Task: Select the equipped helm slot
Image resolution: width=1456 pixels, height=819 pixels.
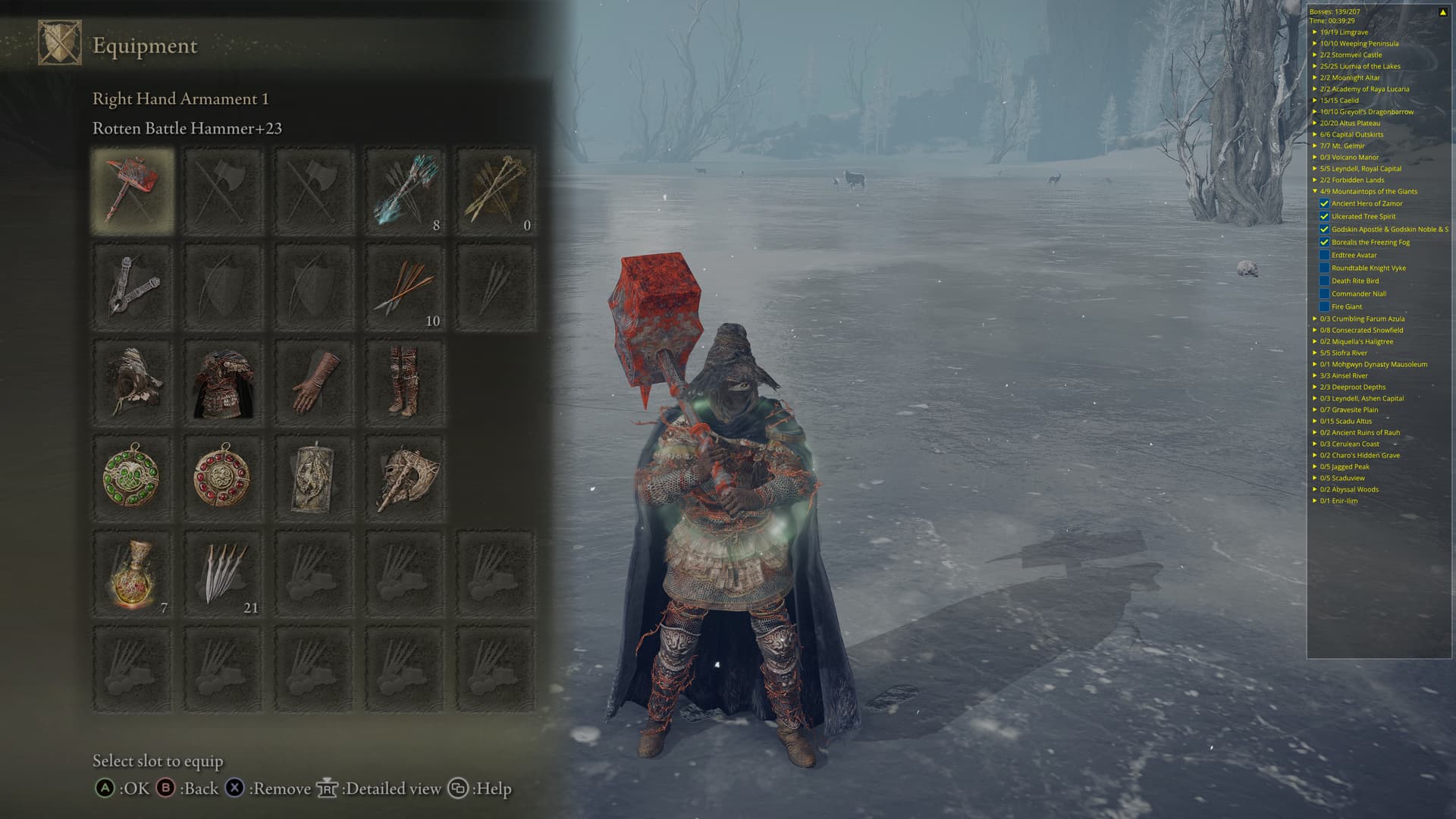Action: tap(133, 383)
